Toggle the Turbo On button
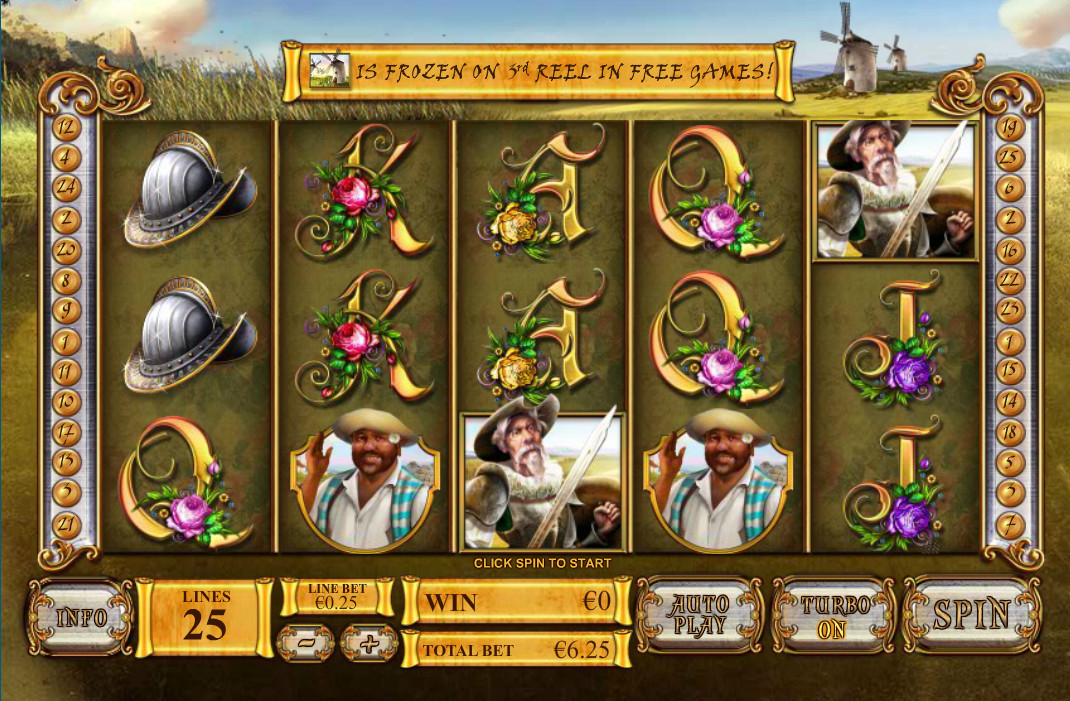 (835, 615)
